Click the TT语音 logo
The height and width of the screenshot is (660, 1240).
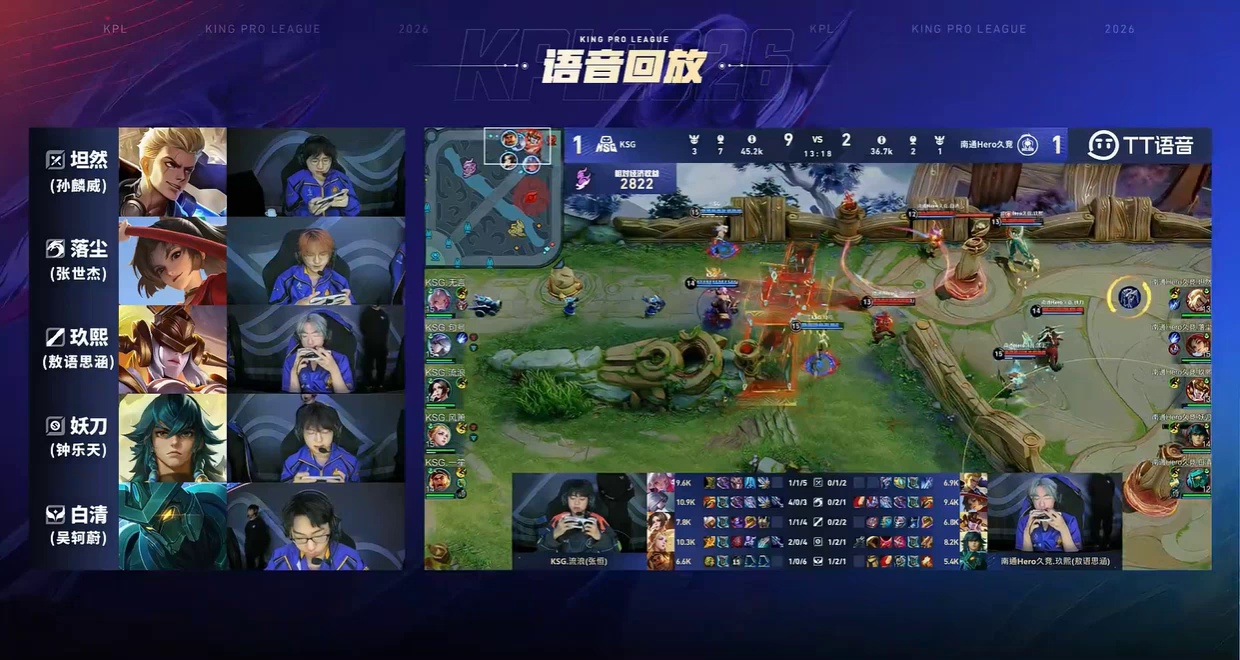coord(1140,145)
